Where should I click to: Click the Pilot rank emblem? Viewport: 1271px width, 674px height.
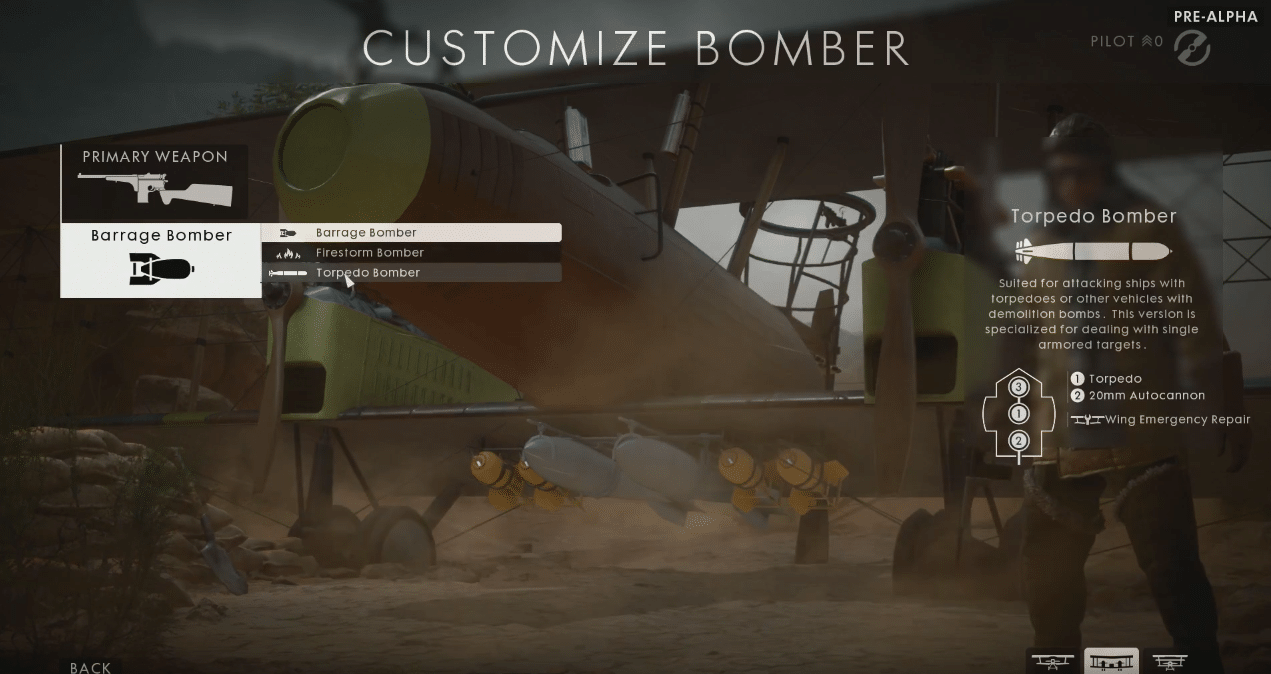click(x=1192, y=47)
